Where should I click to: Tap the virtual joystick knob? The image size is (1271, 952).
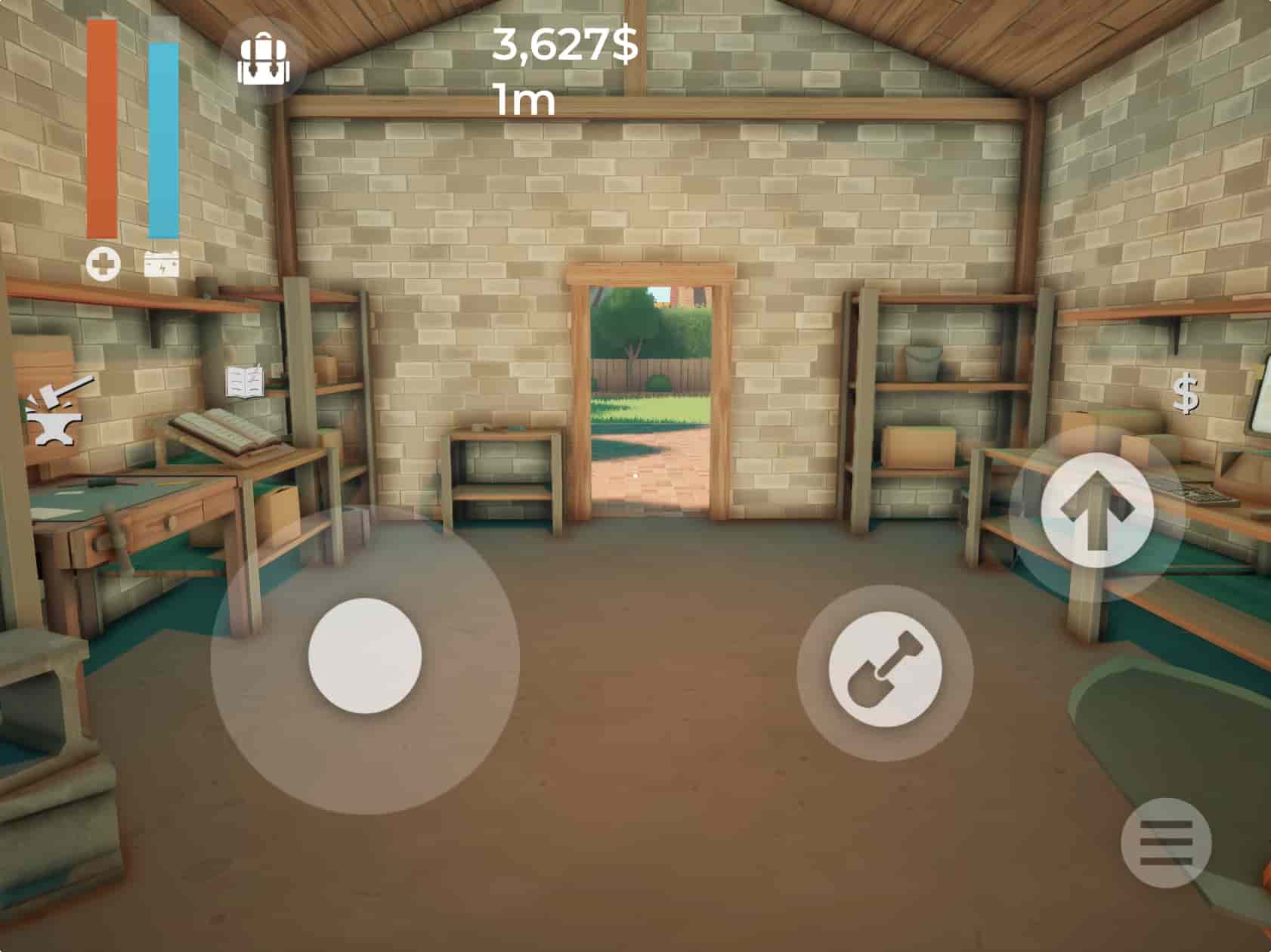365,655
